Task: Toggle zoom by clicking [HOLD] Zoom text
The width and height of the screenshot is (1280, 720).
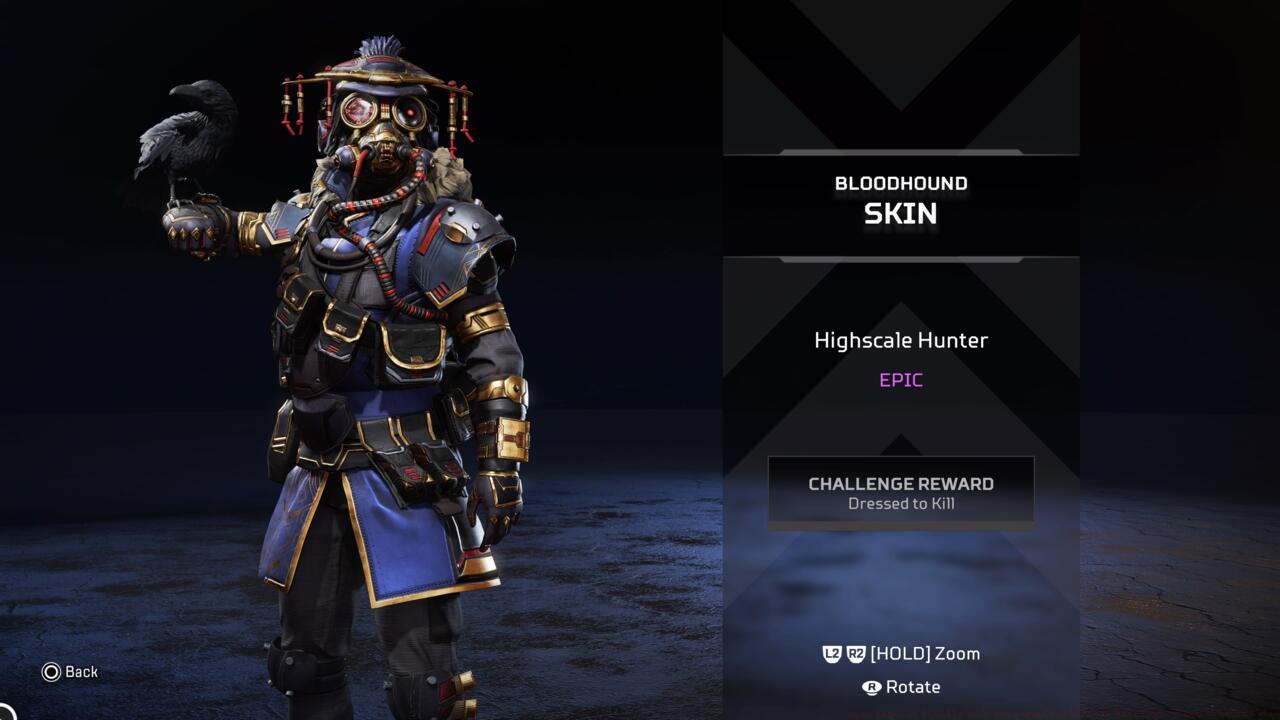Action: 925,653
